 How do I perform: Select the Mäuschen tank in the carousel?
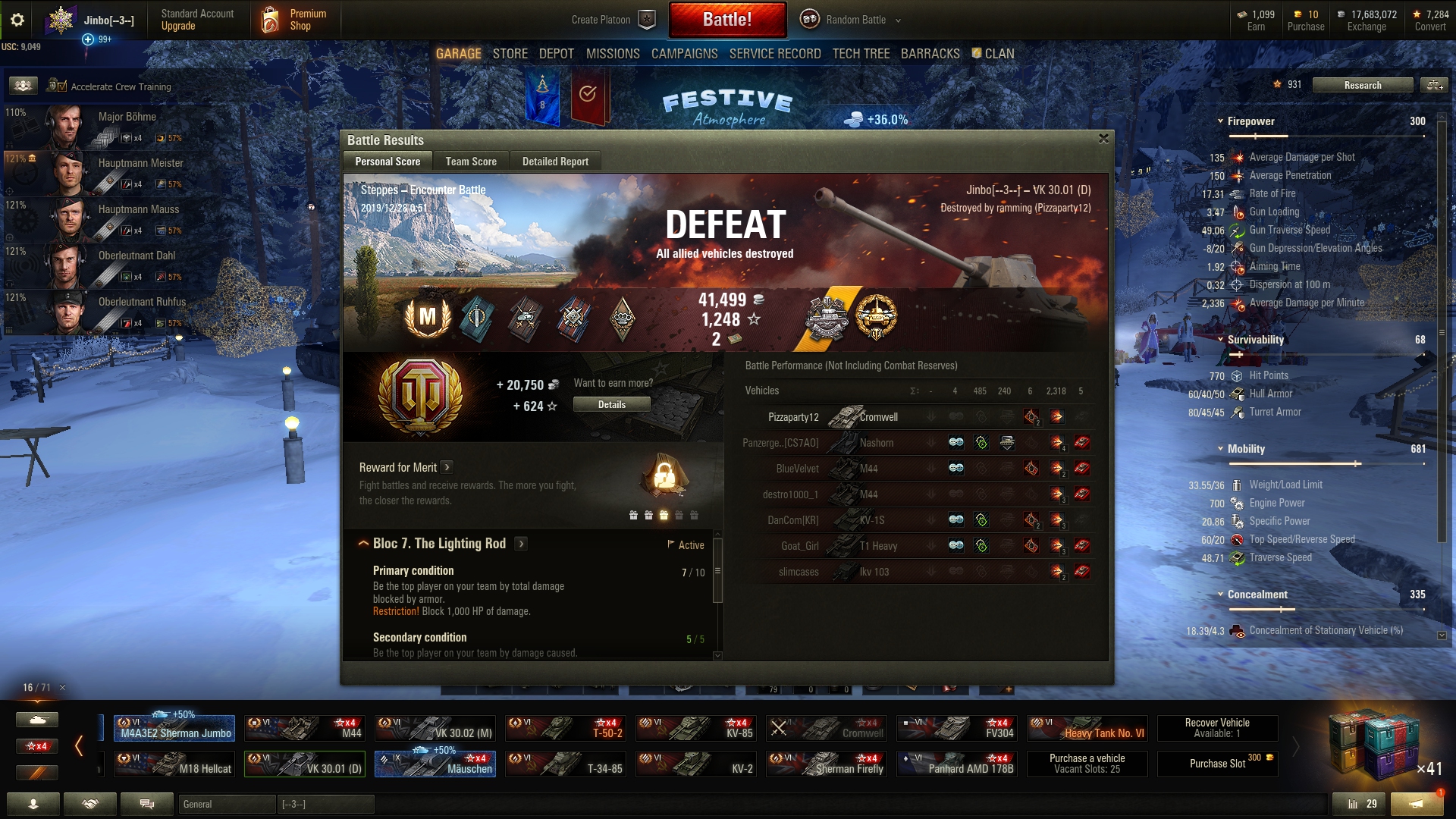point(435,764)
